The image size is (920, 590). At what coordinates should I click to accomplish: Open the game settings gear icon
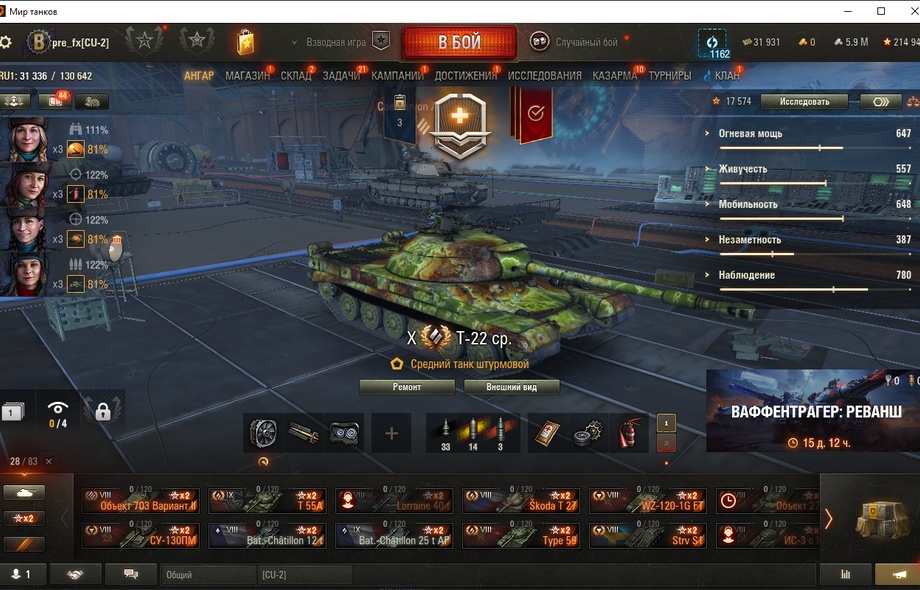click(x=6, y=42)
